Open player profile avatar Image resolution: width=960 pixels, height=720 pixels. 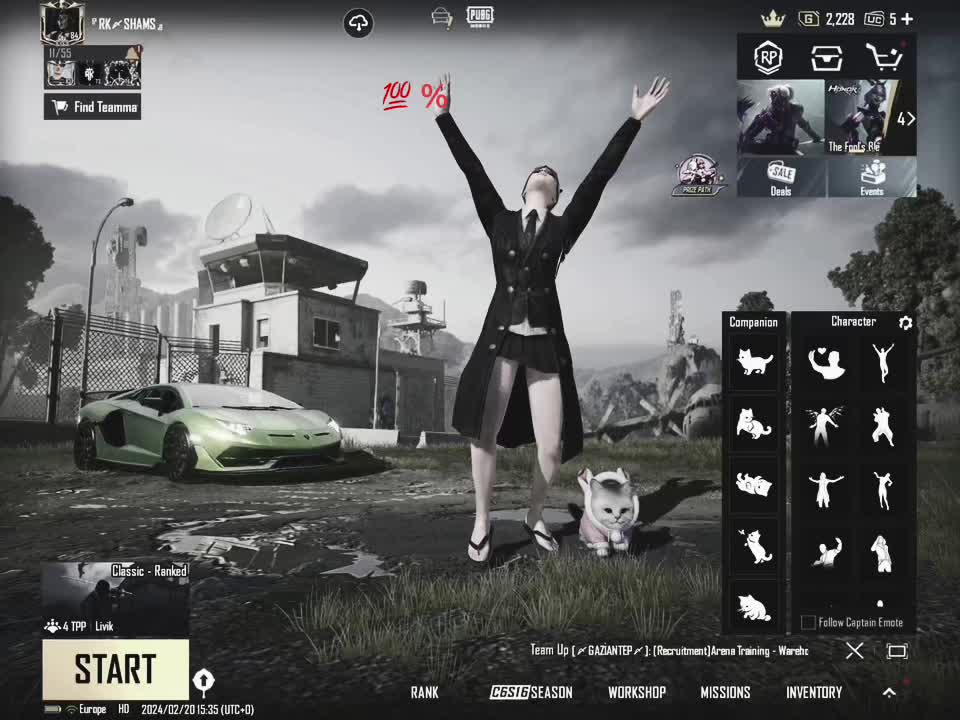[x=62, y=22]
